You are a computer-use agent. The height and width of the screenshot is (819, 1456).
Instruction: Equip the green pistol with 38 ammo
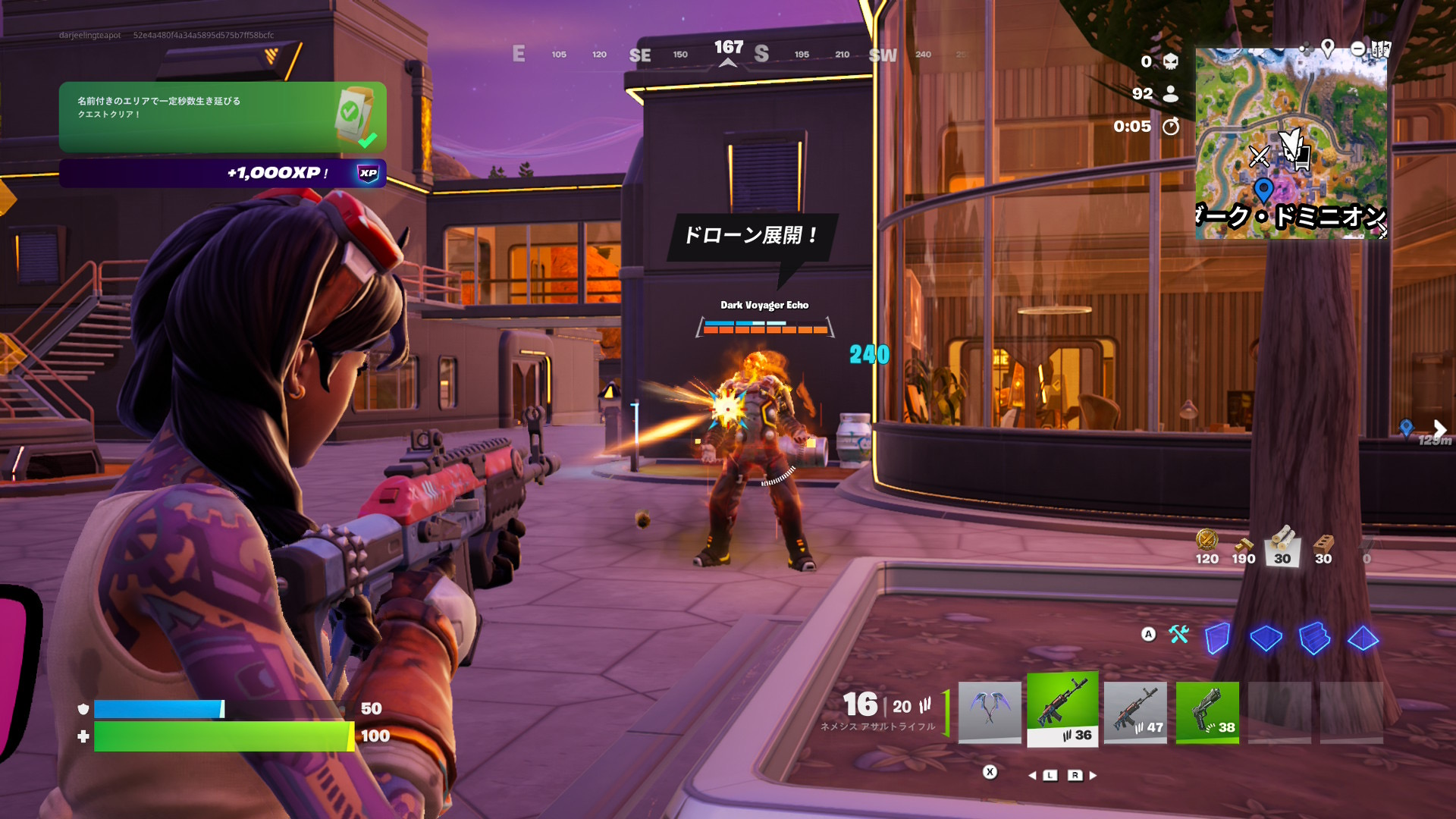coord(1207,711)
